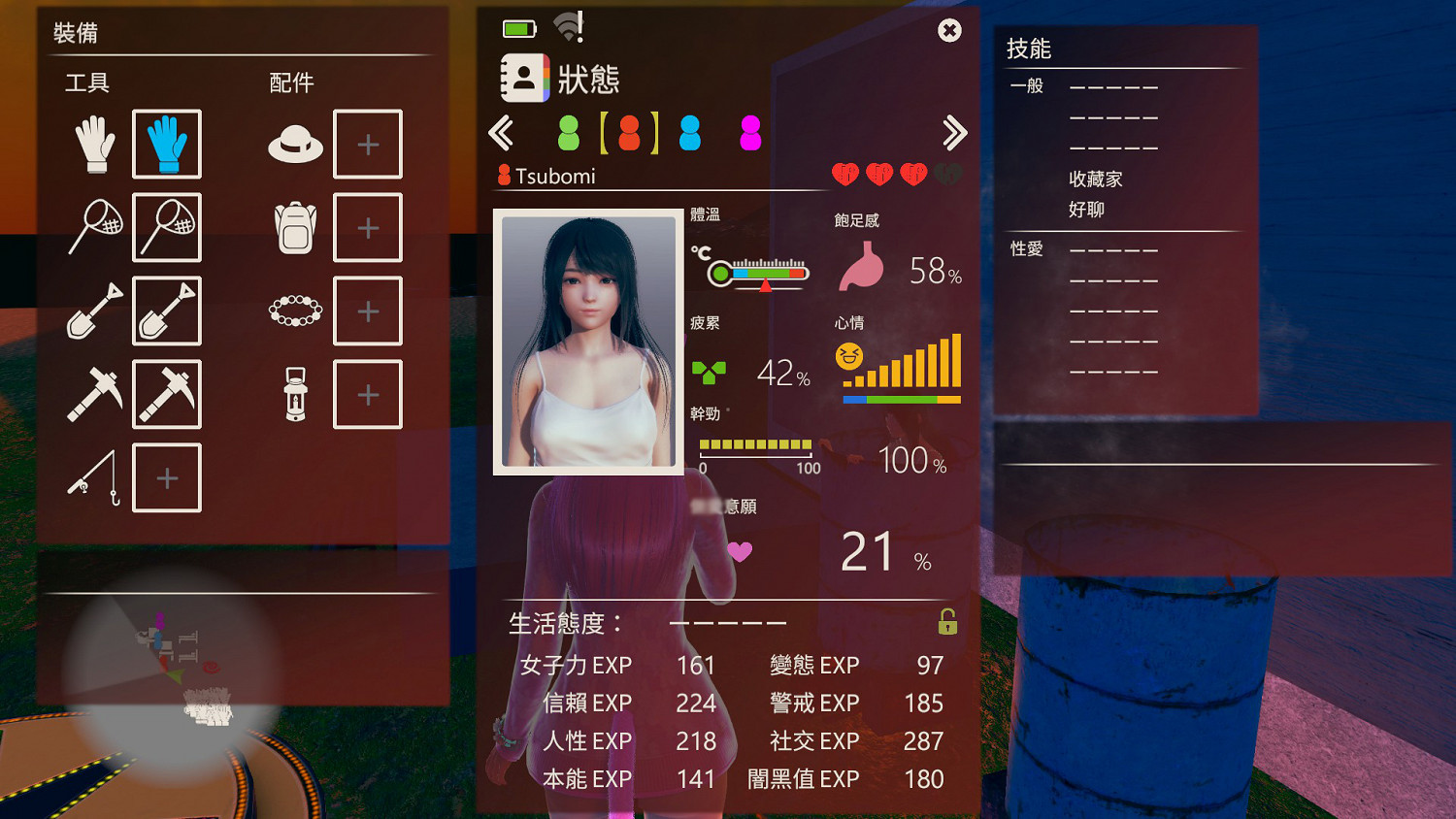Select the 性愛 section in the skills panel

coord(1025,248)
